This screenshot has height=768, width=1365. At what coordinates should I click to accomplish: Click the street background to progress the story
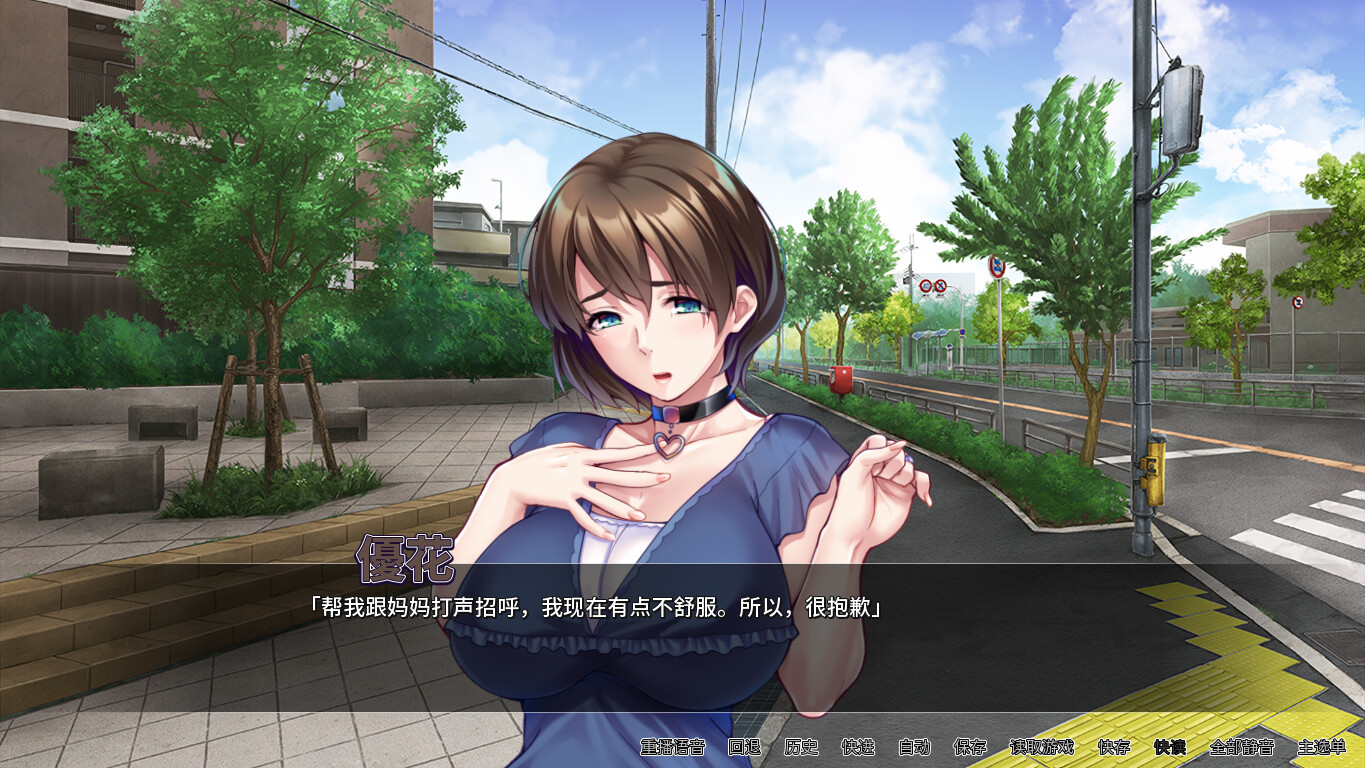[1000, 450]
